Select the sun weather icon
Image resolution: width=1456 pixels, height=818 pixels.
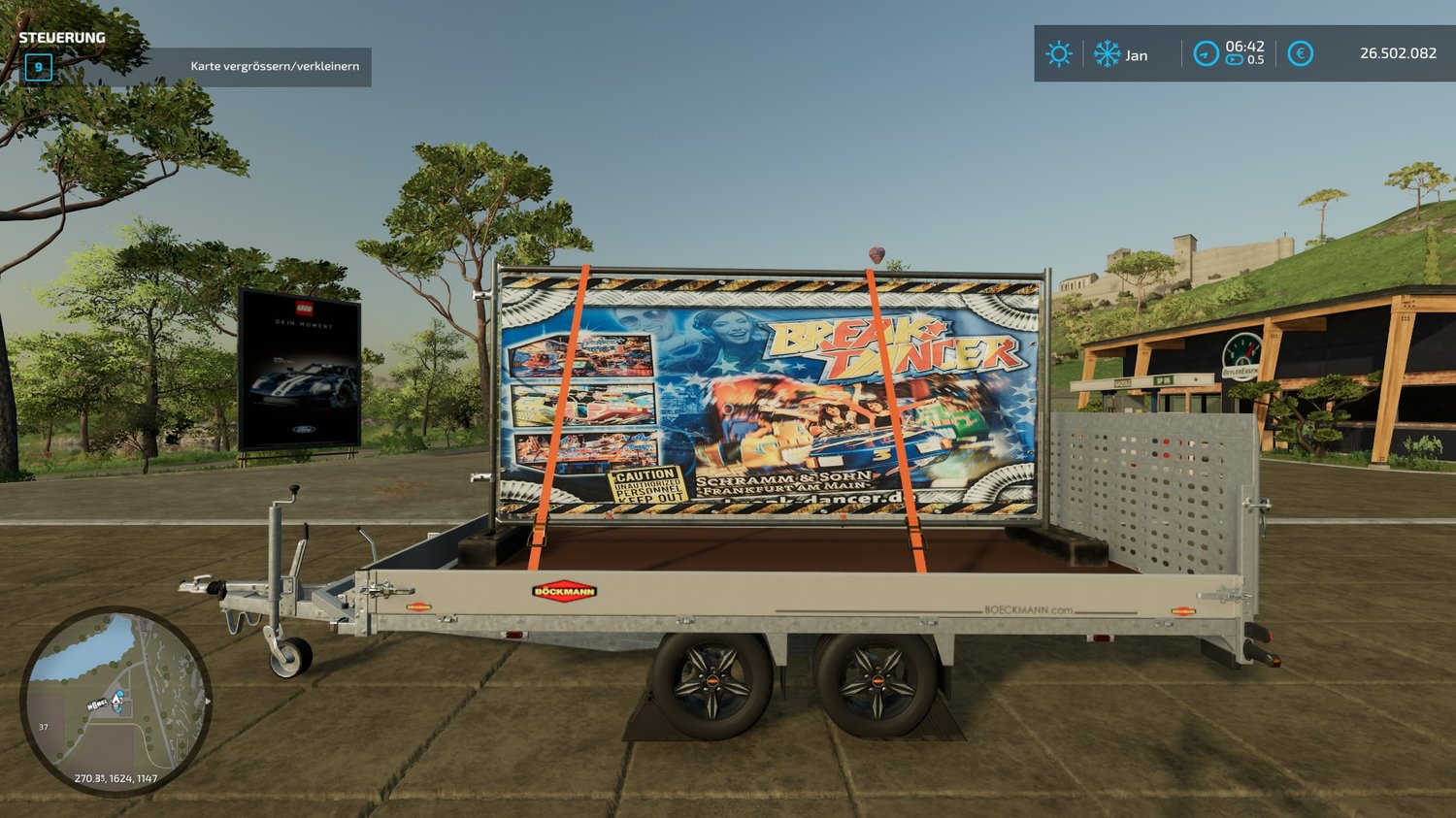(x=1058, y=53)
